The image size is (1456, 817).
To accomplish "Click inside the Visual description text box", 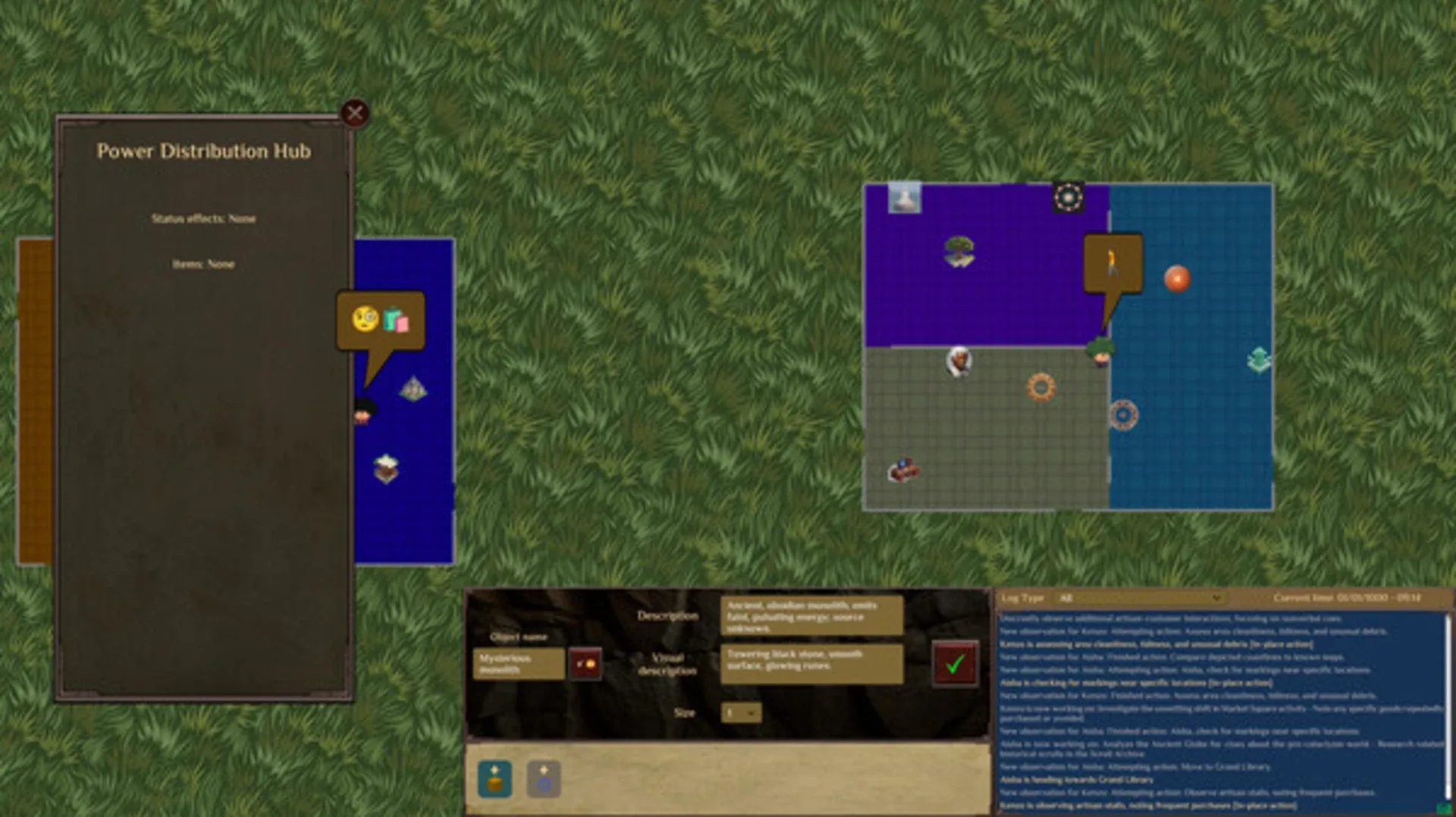I will click(811, 665).
